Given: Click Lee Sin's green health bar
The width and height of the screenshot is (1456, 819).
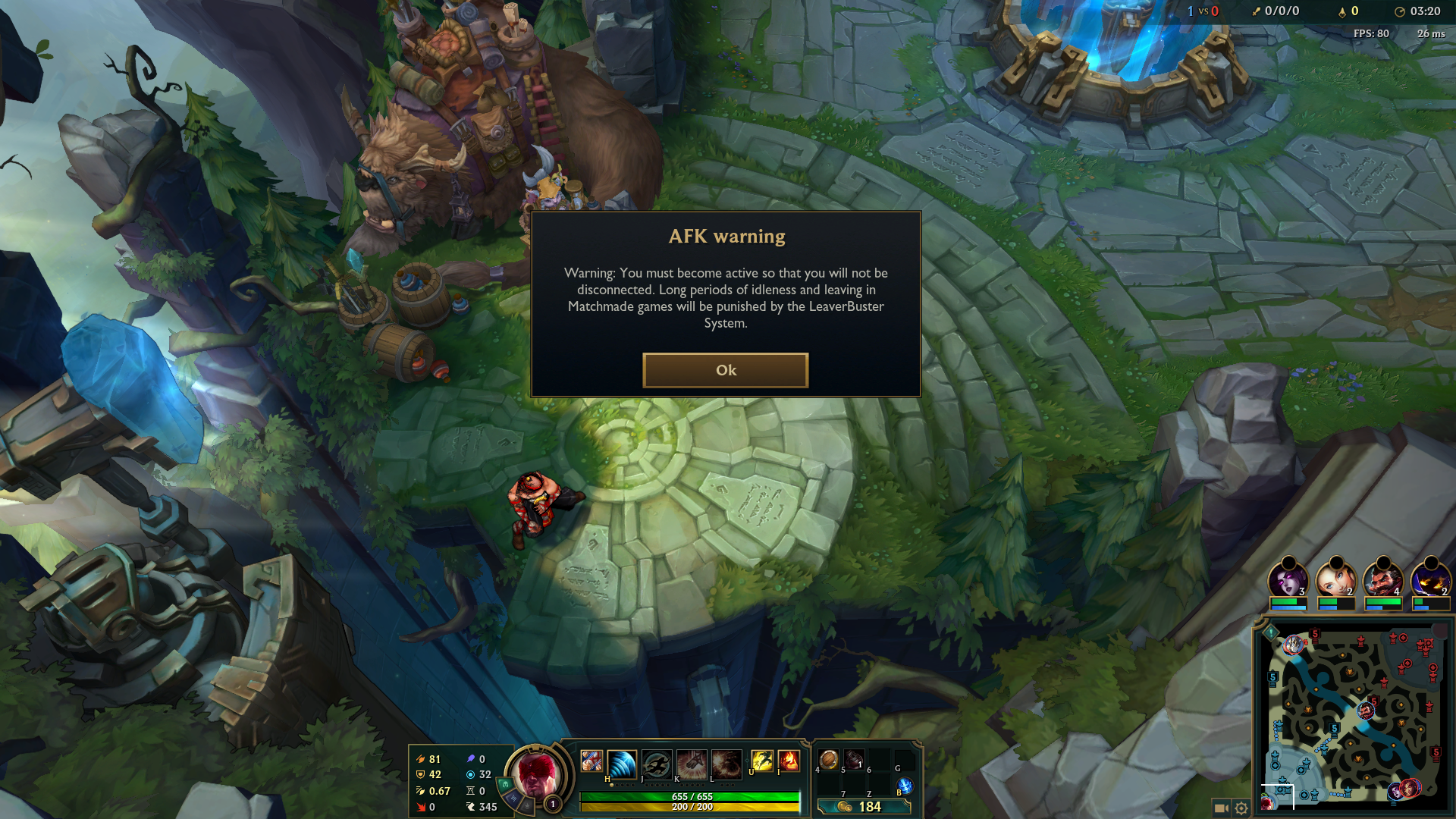Looking at the screenshot, I should click(689, 797).
